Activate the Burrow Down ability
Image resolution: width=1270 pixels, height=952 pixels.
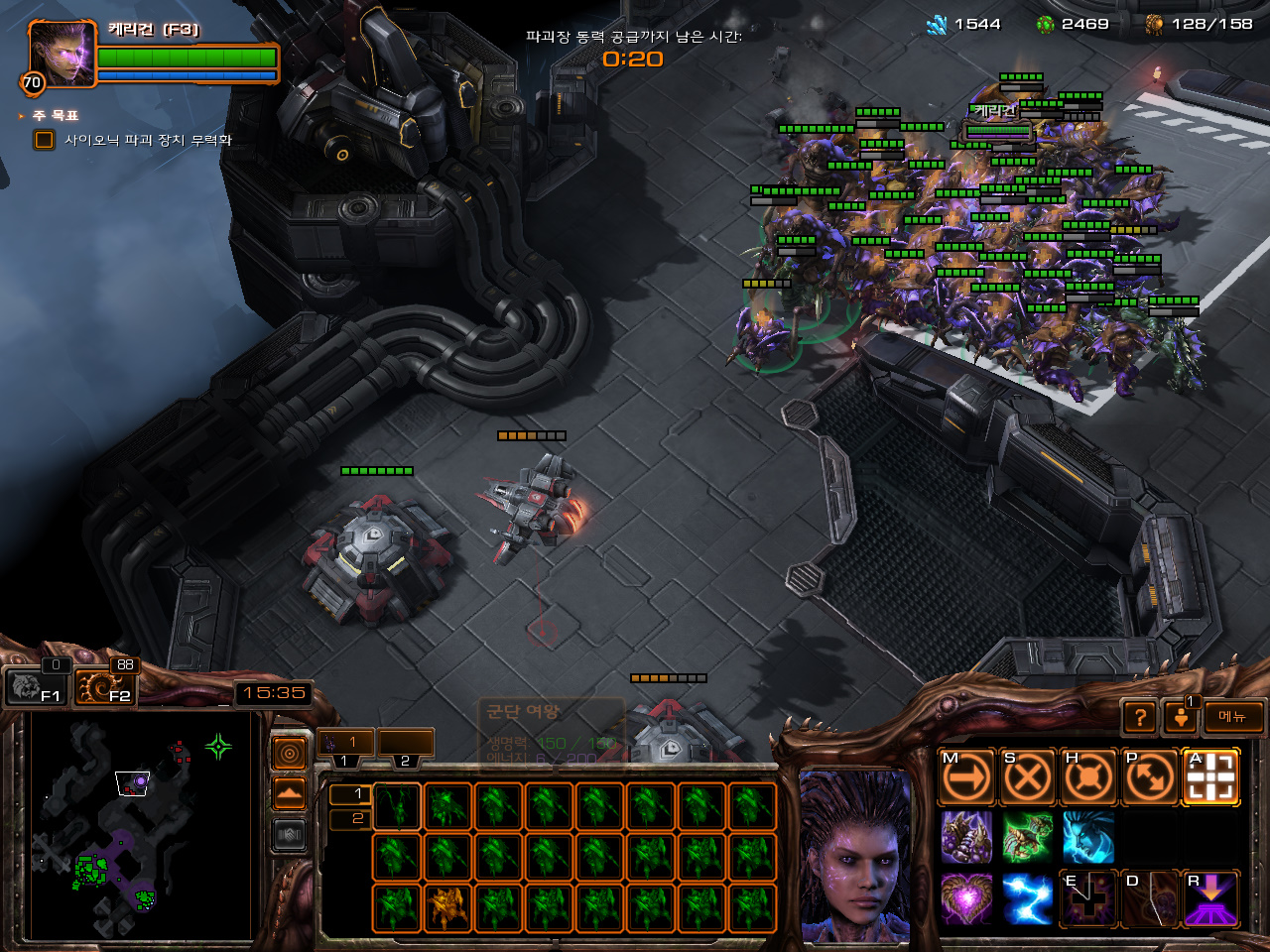[x=1210, y=898]
